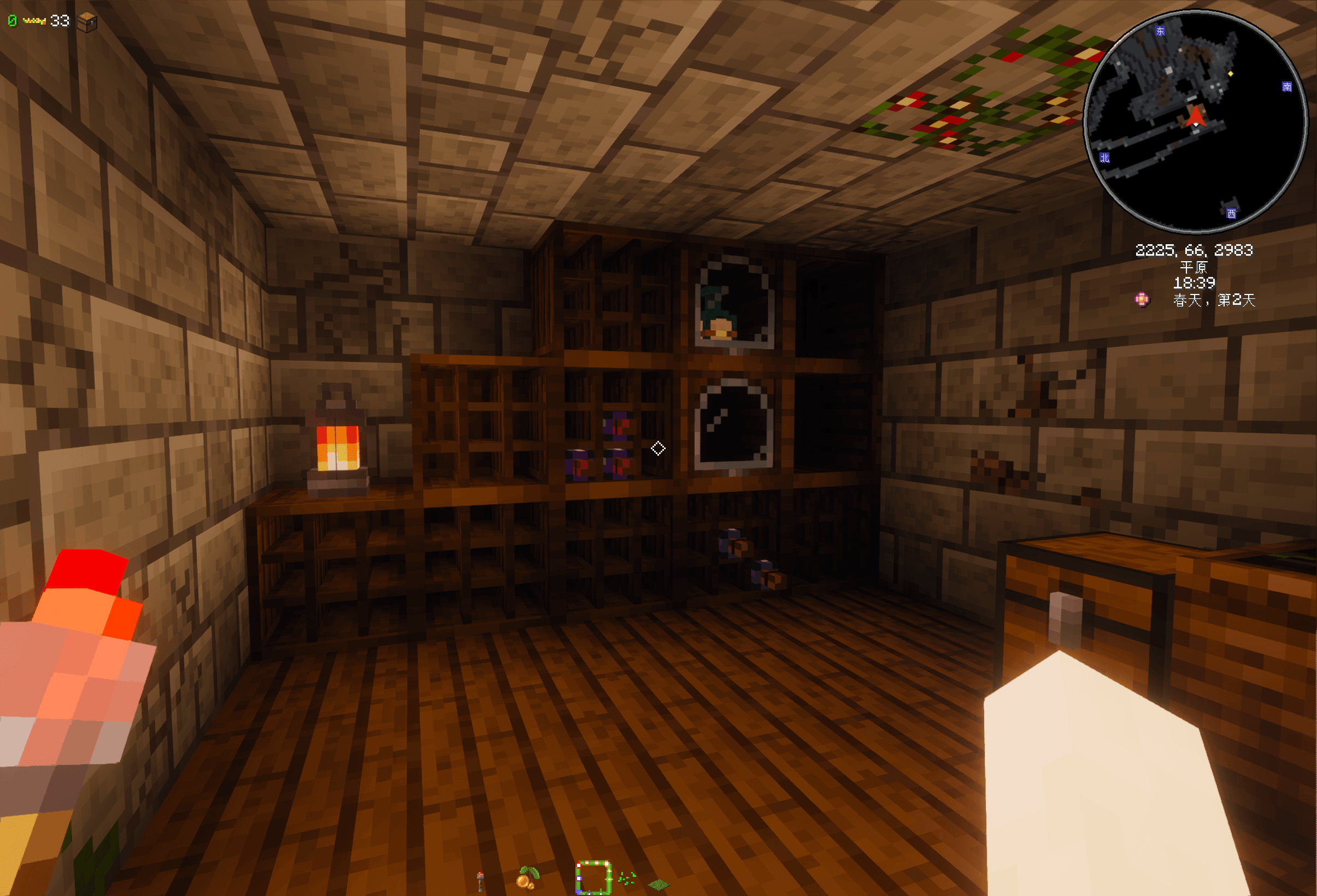Viewport: 1317px width, 896px height.
Task: Click the yellow waypoint marker on minimap
Action: click(1230, 74)
